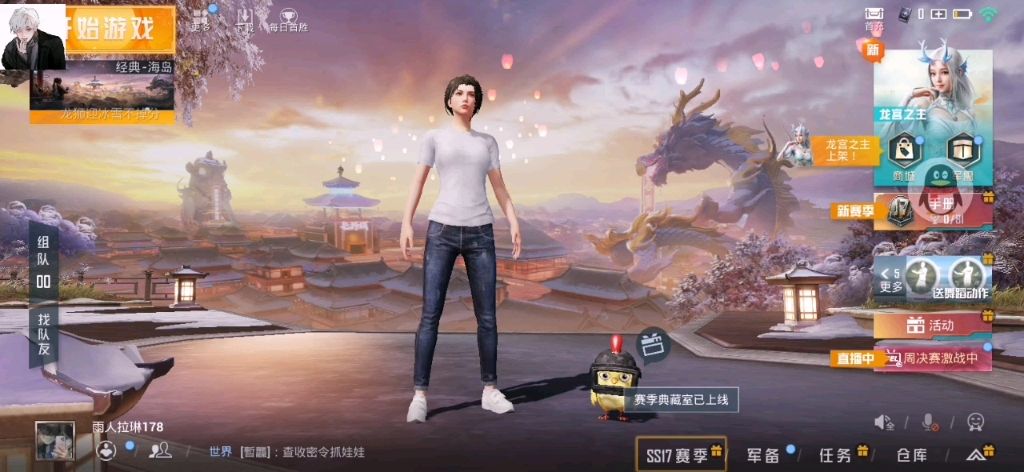The height and width of the screenshot is (472, 1024).
Task: Open the 找队友 find teammates panel
Action: coord(43,337)
